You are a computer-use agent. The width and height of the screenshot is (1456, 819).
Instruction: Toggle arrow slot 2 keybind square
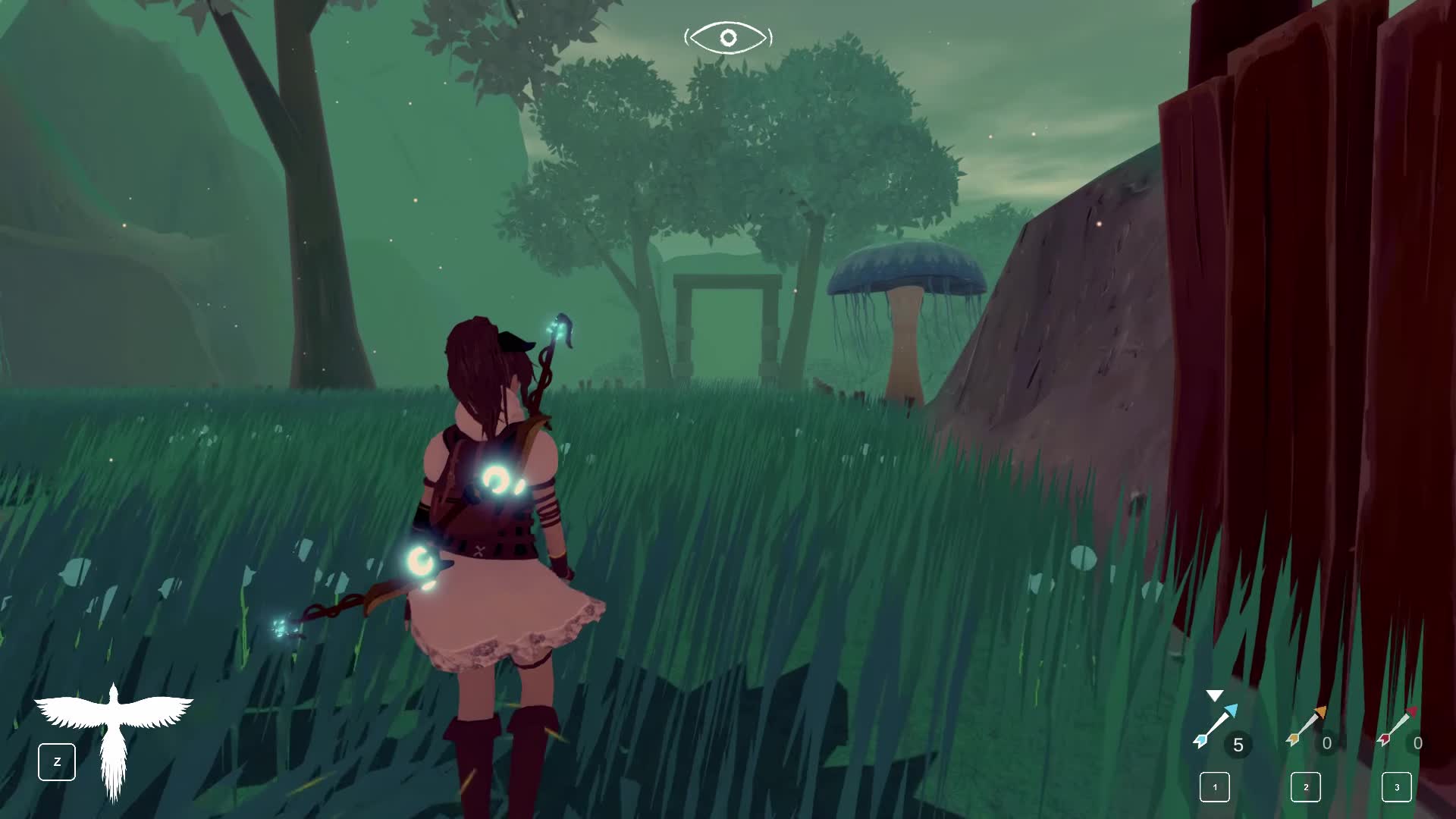1306,788
